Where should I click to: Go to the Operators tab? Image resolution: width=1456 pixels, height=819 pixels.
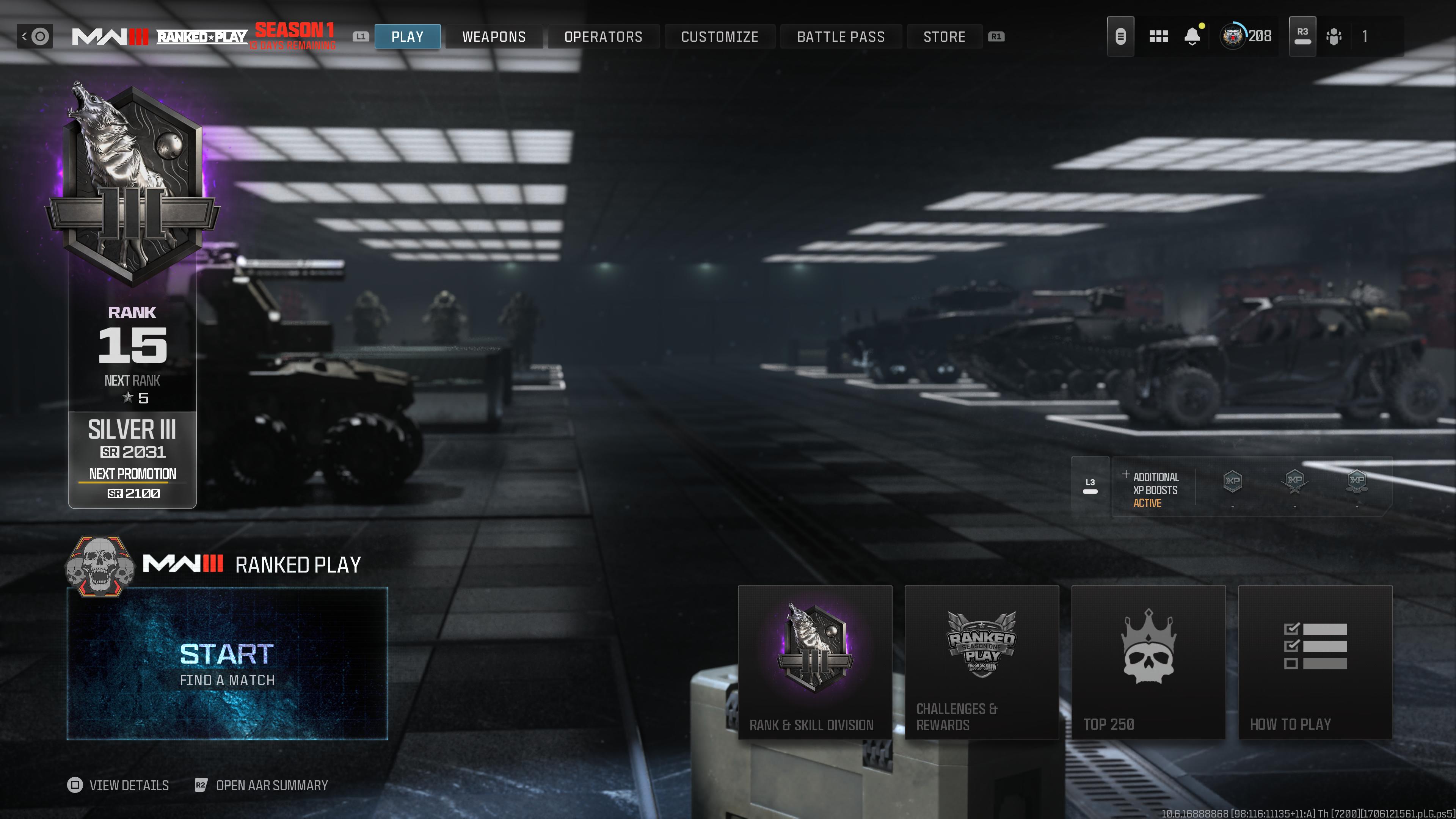tap(603, 37)
